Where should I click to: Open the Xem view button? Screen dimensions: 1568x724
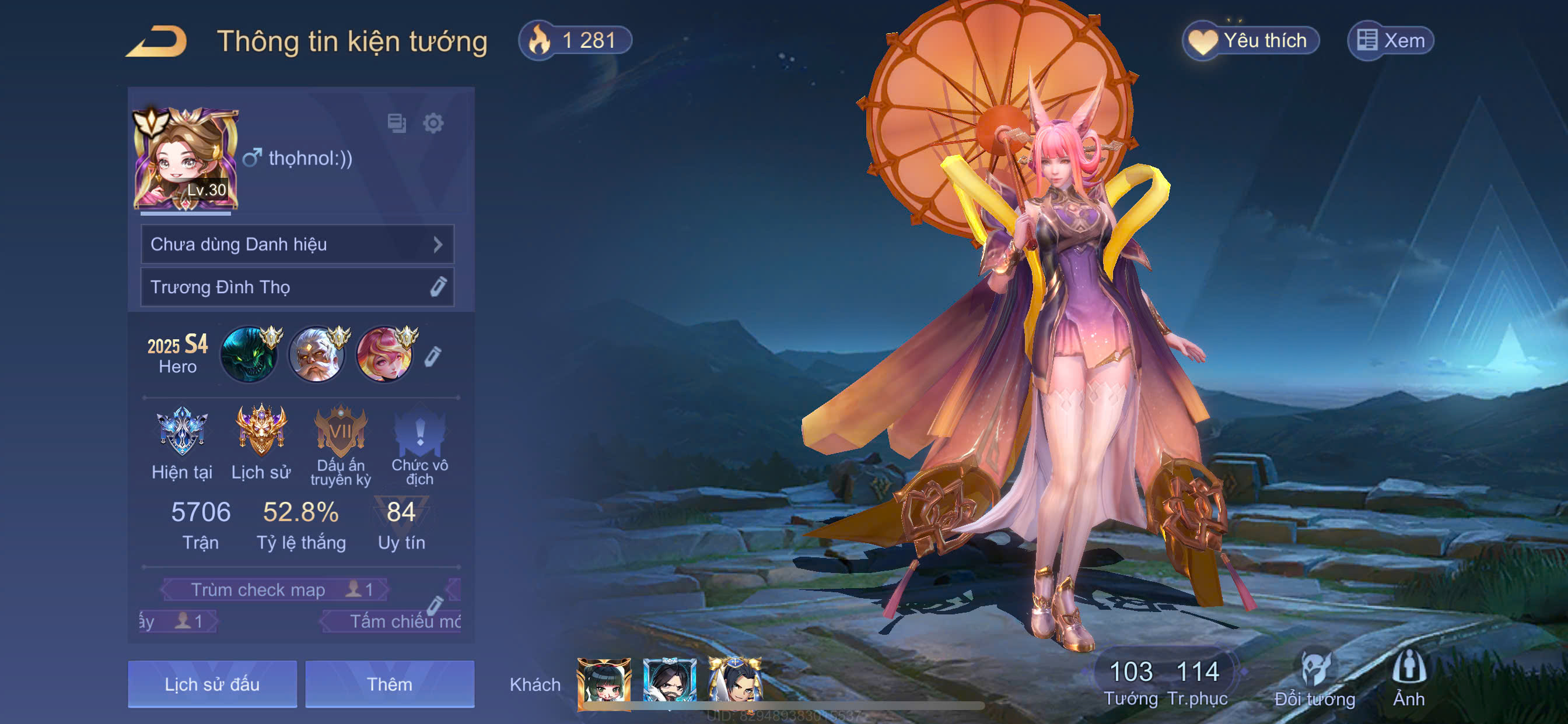click(x=1390, y=41)
